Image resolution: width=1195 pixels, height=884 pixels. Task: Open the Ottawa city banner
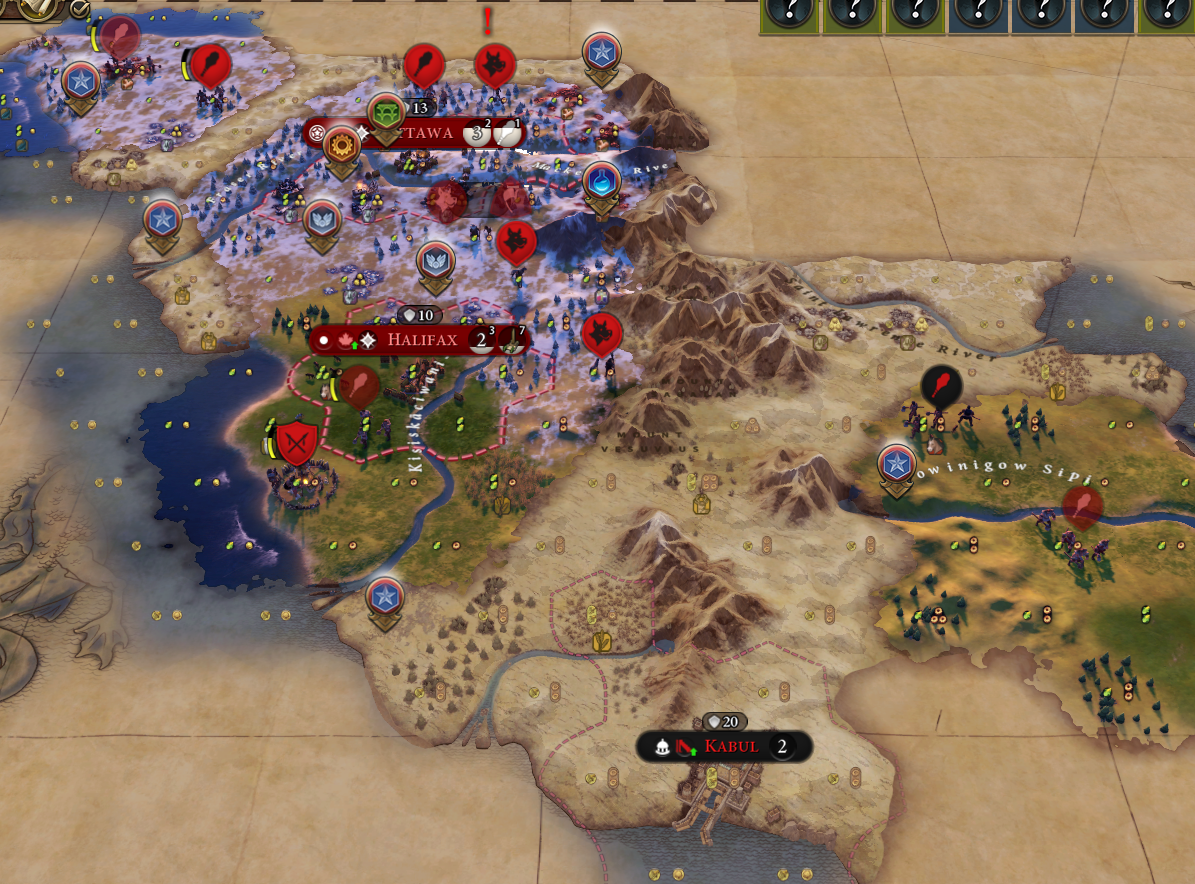click(x=428, y=133)
